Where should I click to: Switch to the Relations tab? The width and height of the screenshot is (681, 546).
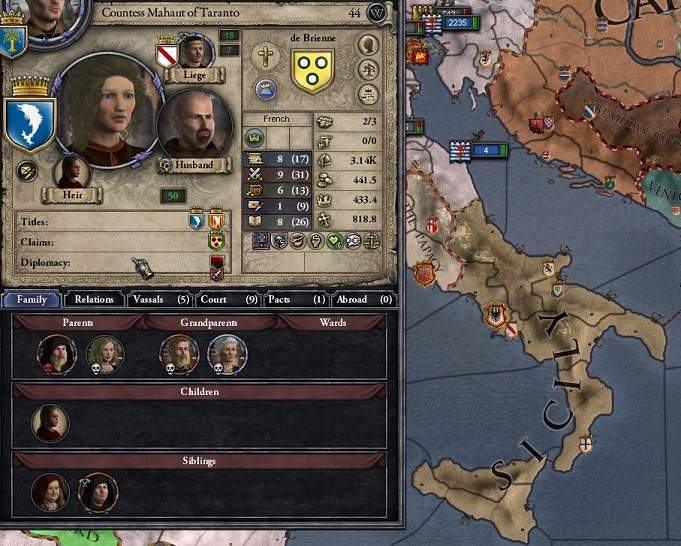pyautogui.click(x=95, y=299)
